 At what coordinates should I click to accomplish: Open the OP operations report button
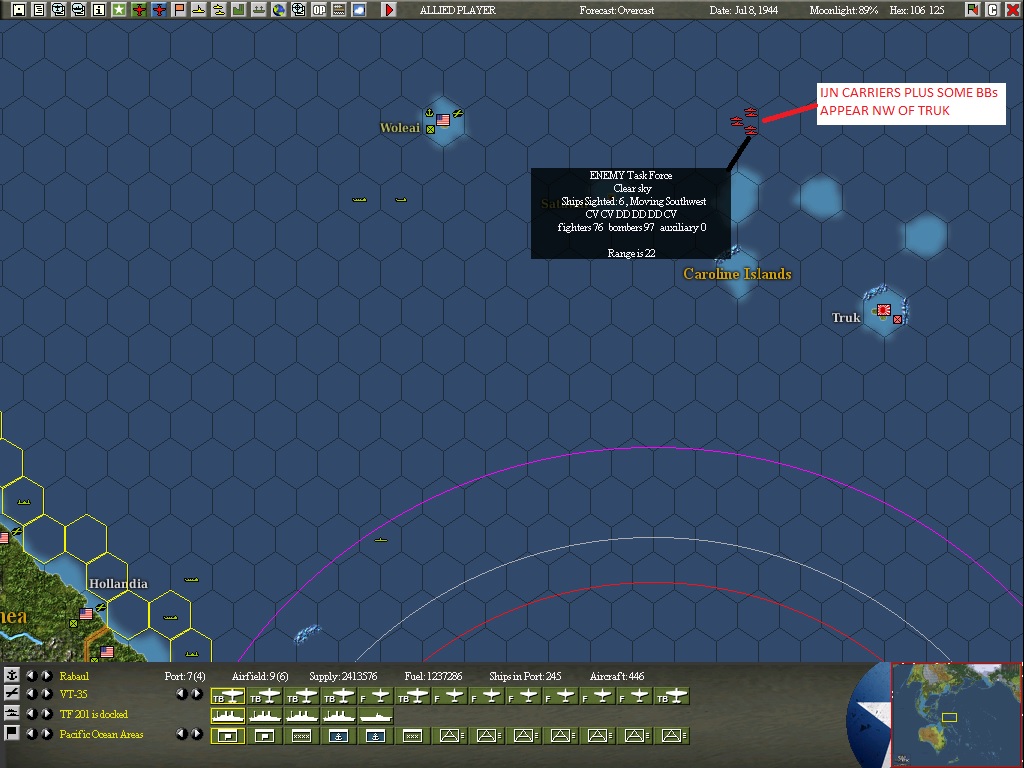[319, 10]
